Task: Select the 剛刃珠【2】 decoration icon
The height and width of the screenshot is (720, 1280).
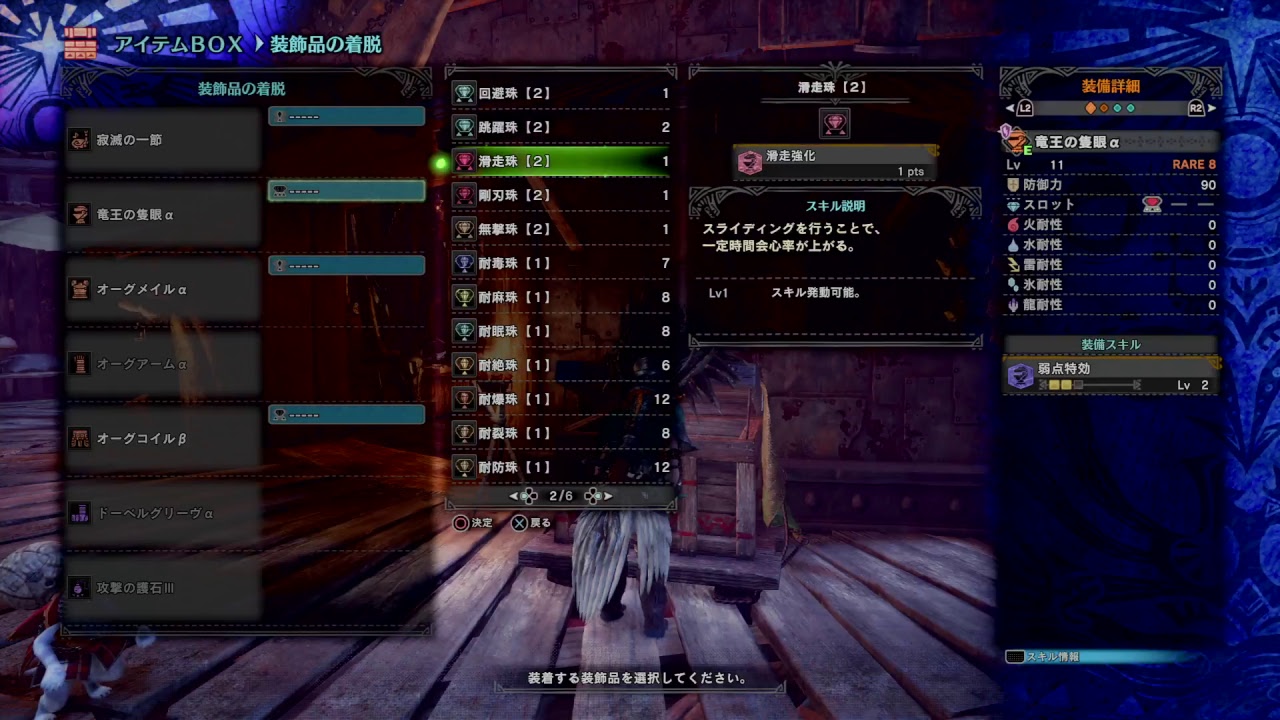Action: (465, 196)
